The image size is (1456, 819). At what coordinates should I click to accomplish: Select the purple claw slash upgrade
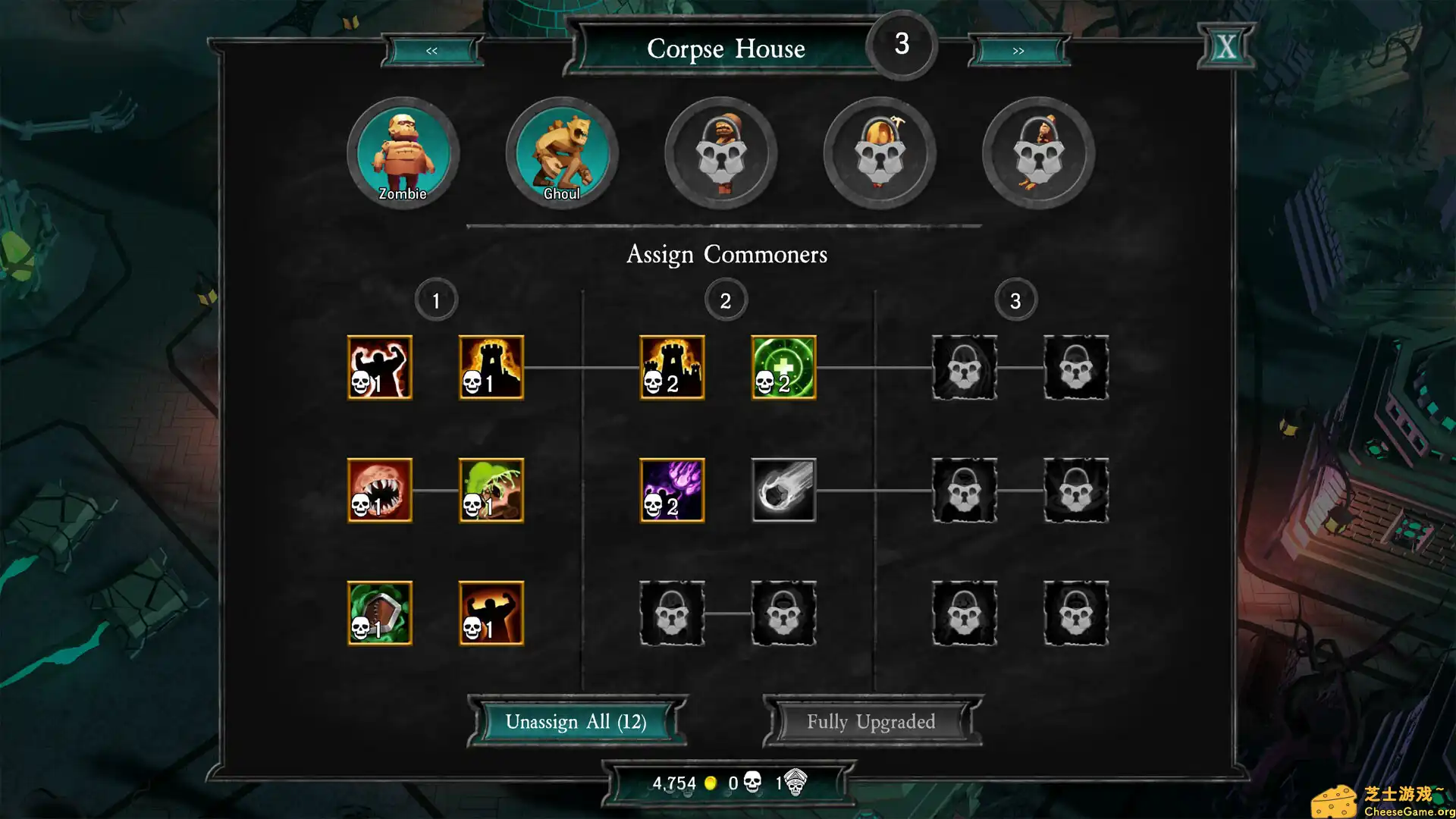[x=672, y=491]
